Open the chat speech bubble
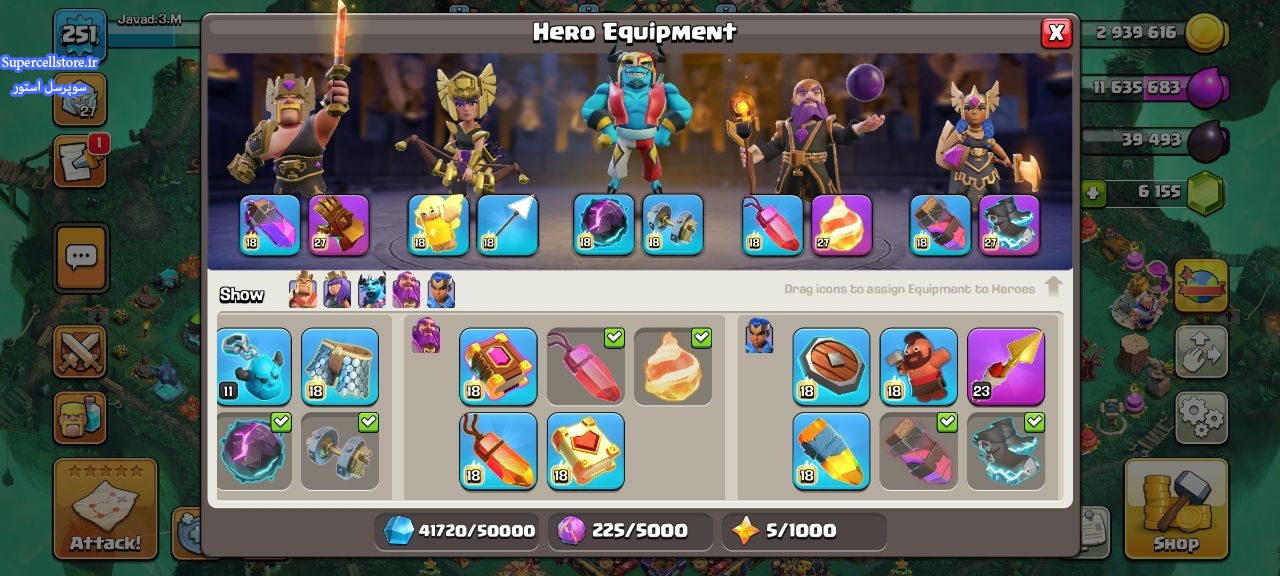 80,257
